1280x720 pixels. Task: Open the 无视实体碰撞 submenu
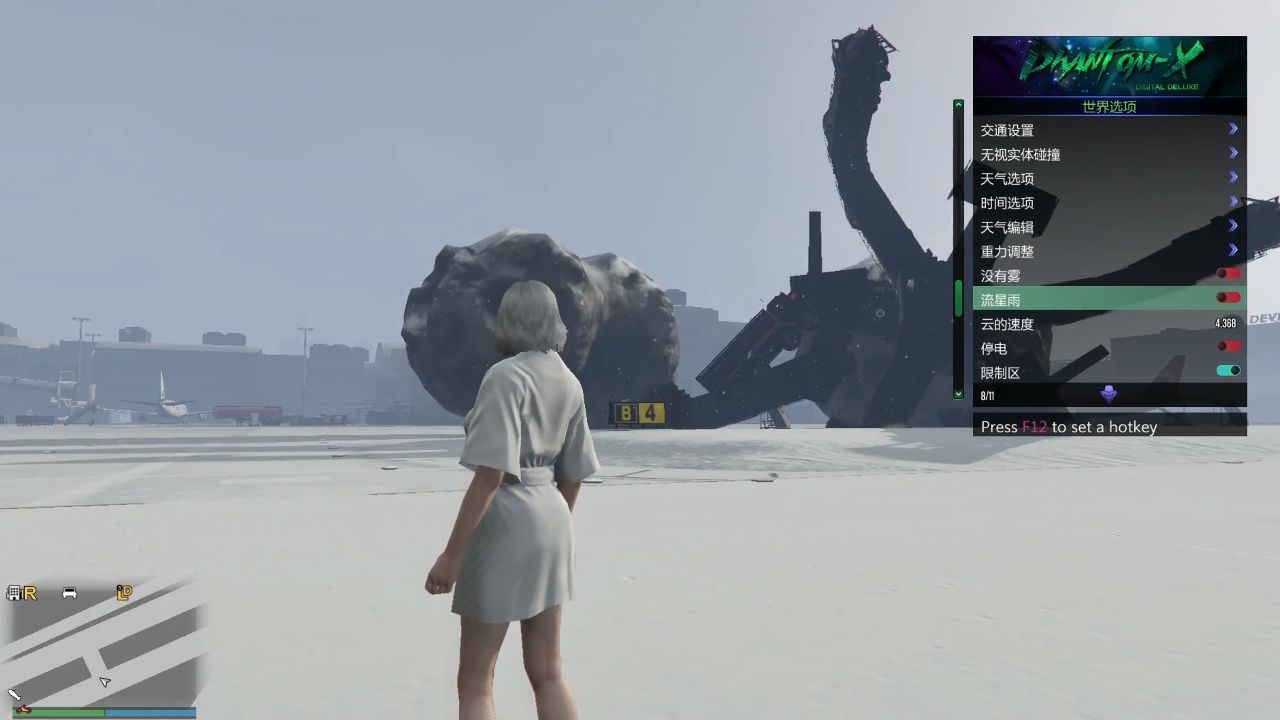point(1108,154)
